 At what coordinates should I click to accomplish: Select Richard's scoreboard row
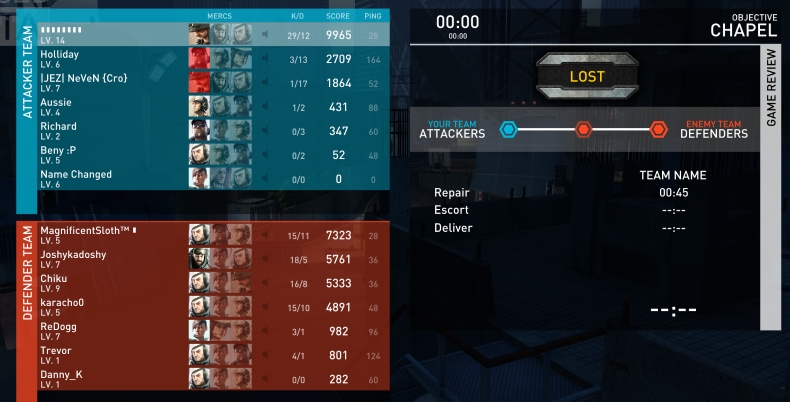112,130
